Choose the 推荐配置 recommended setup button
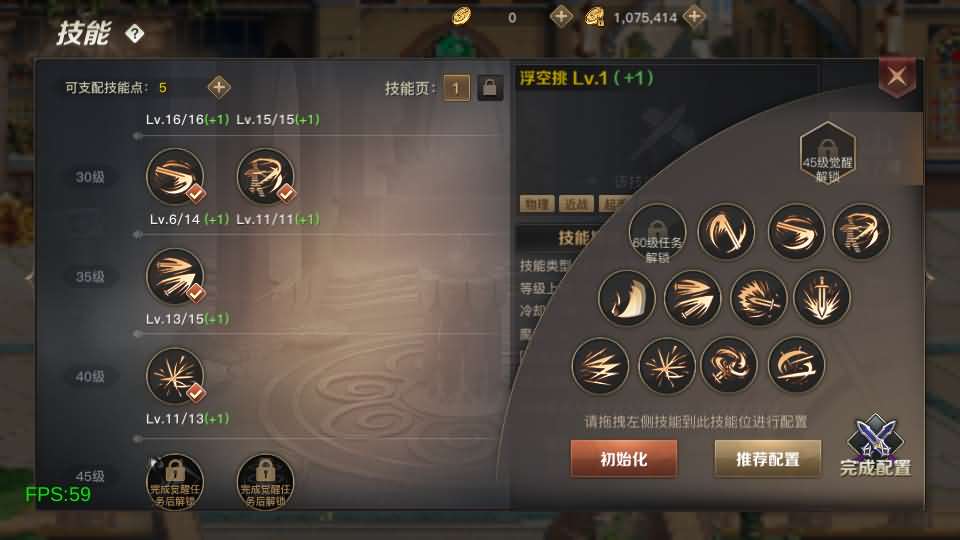The width and height of the screenshot is (960, 540). 767,459
